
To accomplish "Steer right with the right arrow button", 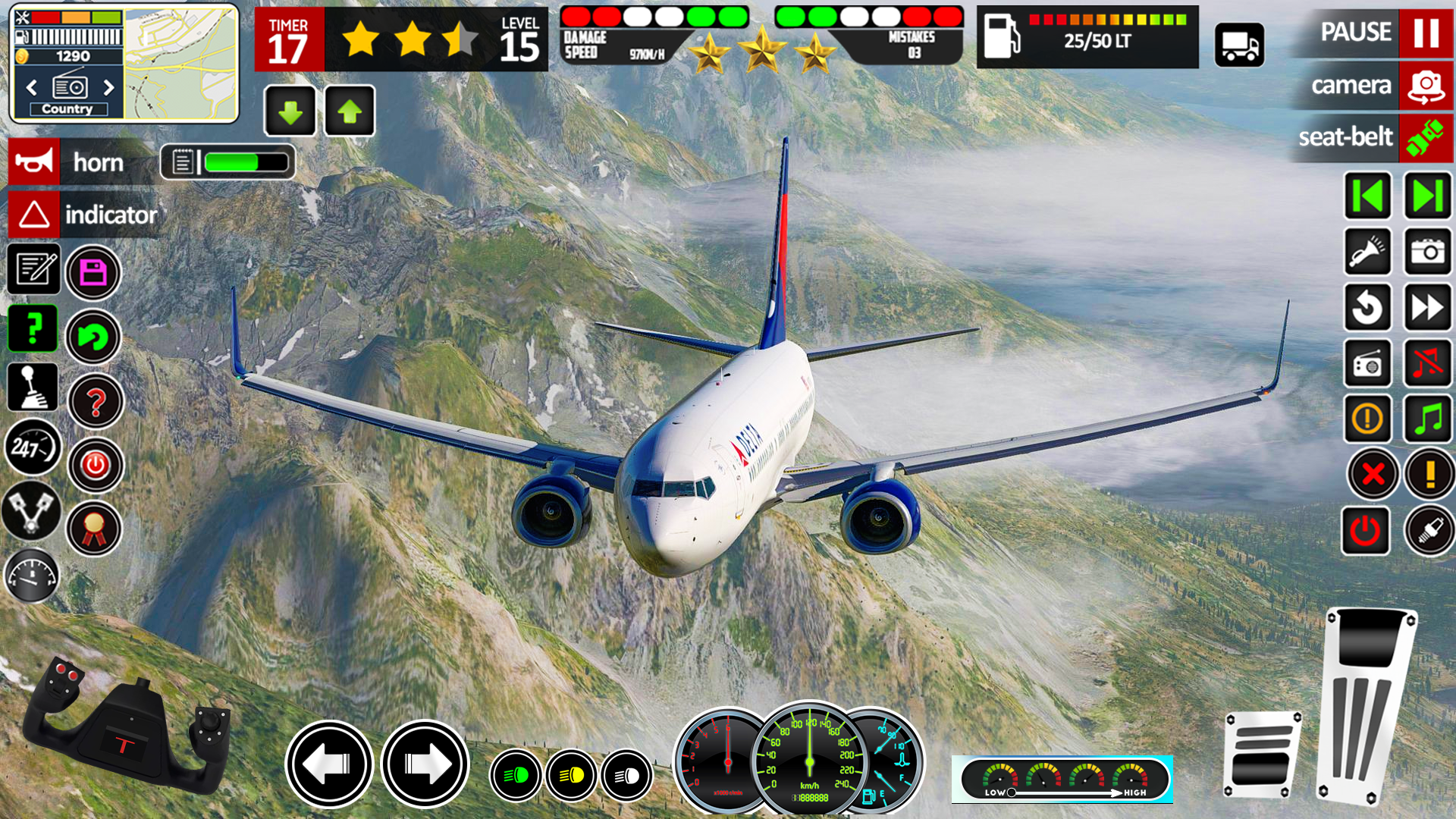I will point(425,764).
